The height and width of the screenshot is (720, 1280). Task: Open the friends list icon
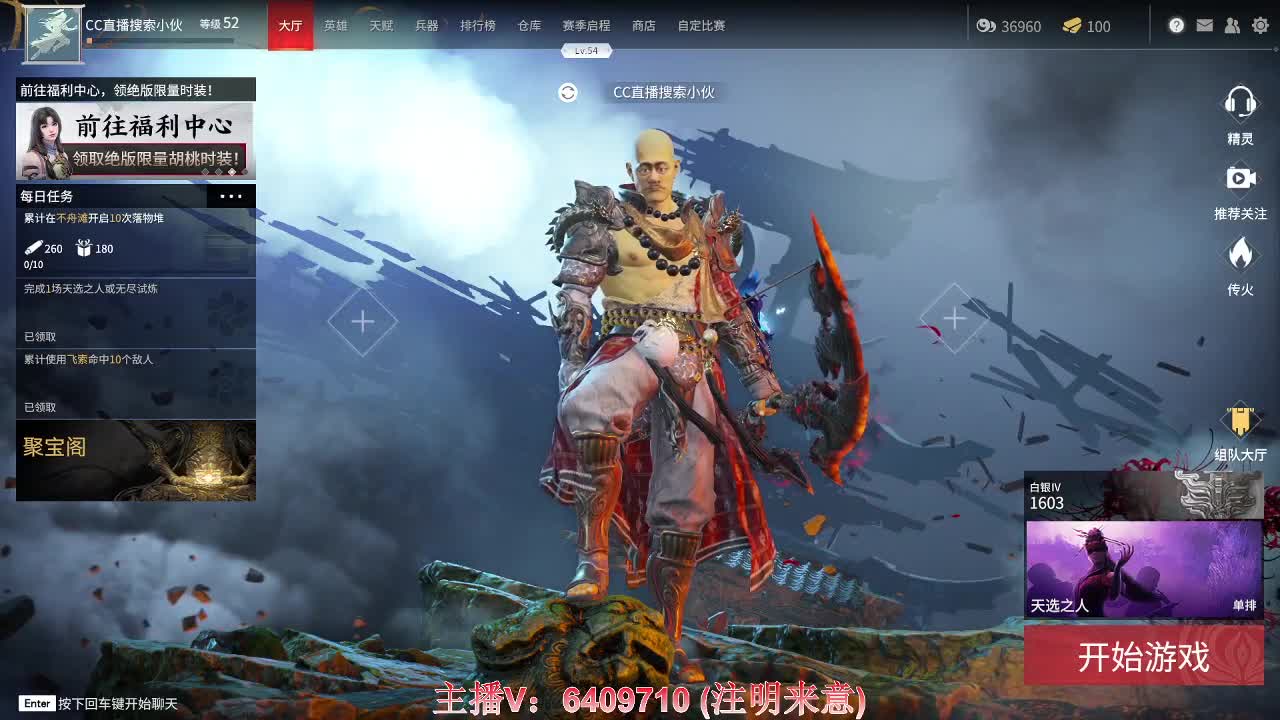pyautogui.click(x=1232, y=25)
